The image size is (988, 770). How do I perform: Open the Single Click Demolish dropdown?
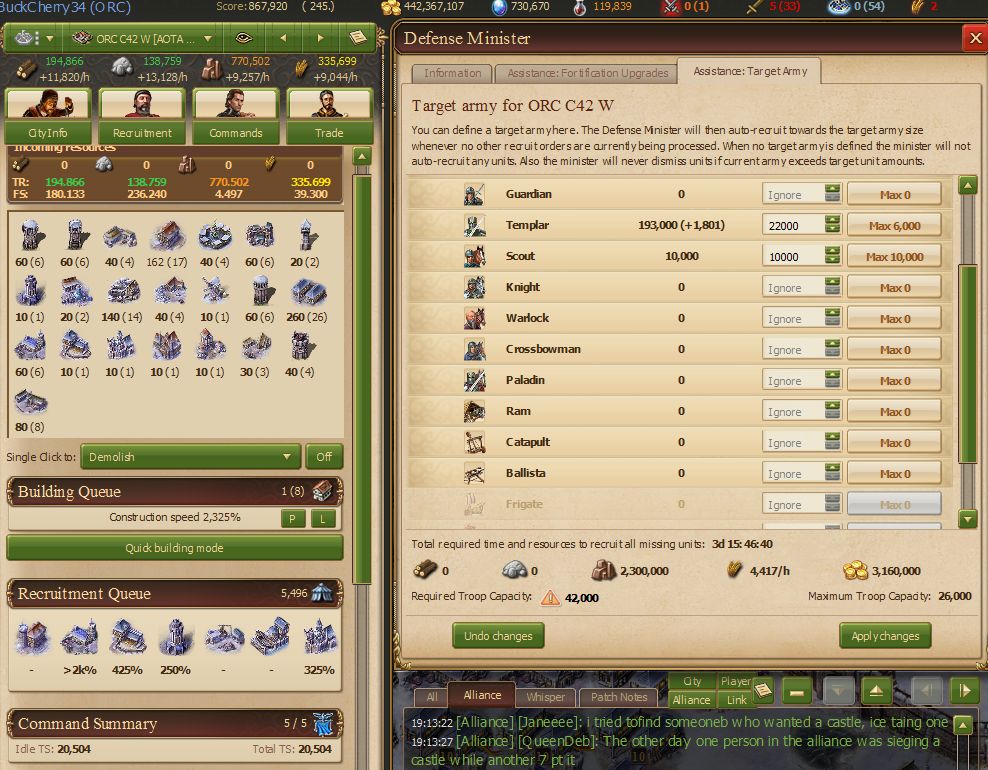point(190,457)
